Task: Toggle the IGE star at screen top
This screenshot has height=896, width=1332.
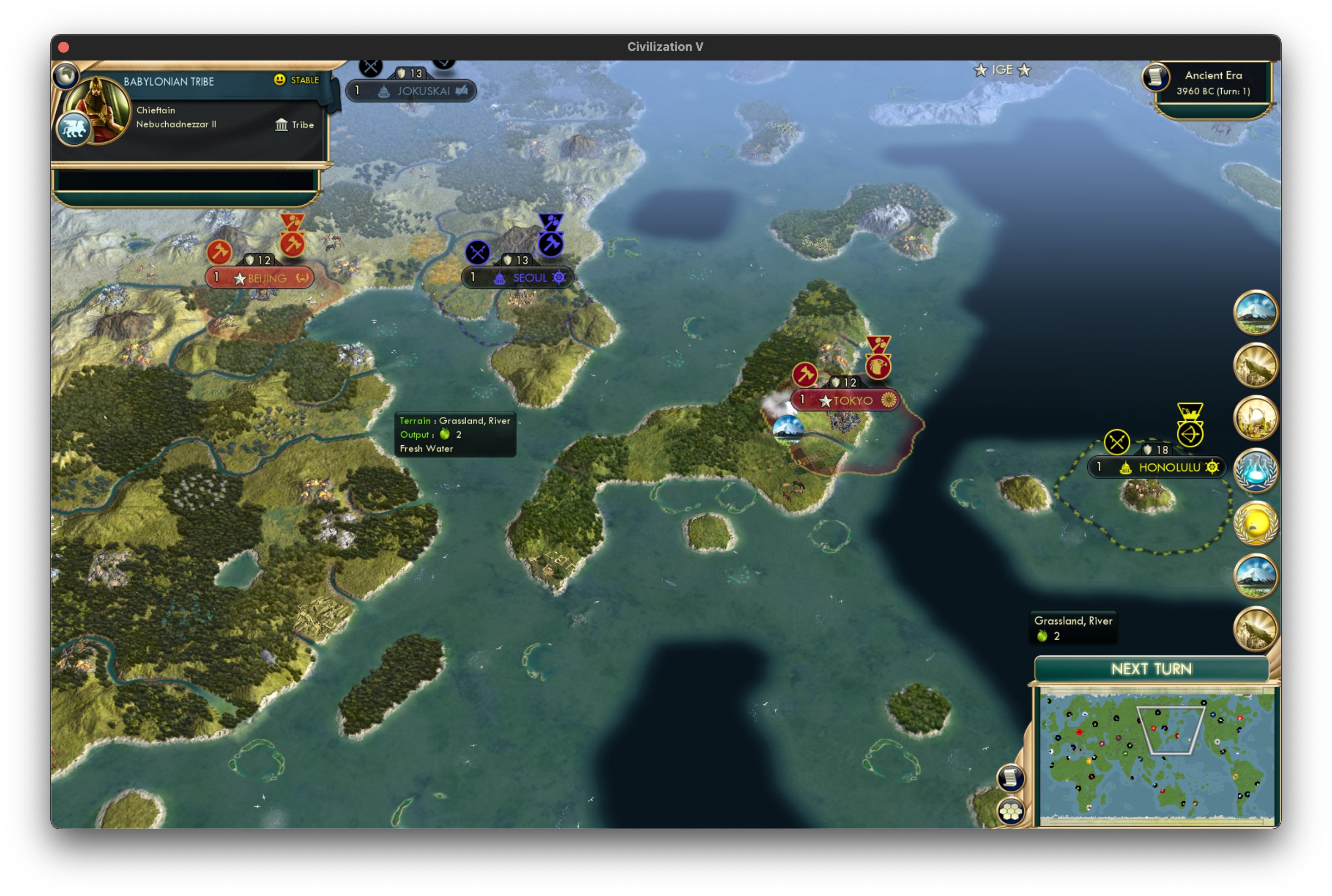Action: coord(981,70)
